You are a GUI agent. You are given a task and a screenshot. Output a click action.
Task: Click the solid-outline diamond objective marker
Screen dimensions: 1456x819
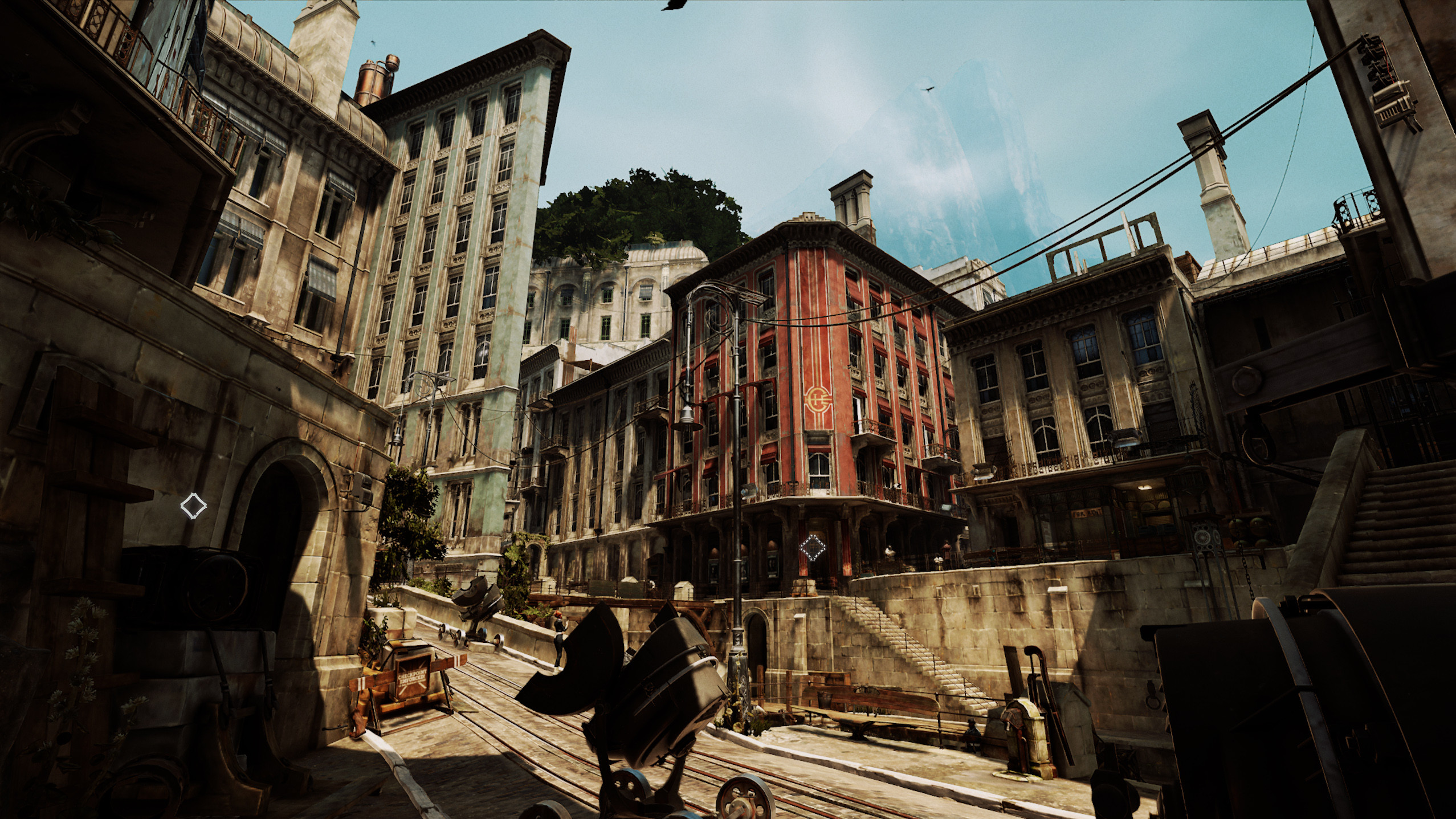coord(193,506)
